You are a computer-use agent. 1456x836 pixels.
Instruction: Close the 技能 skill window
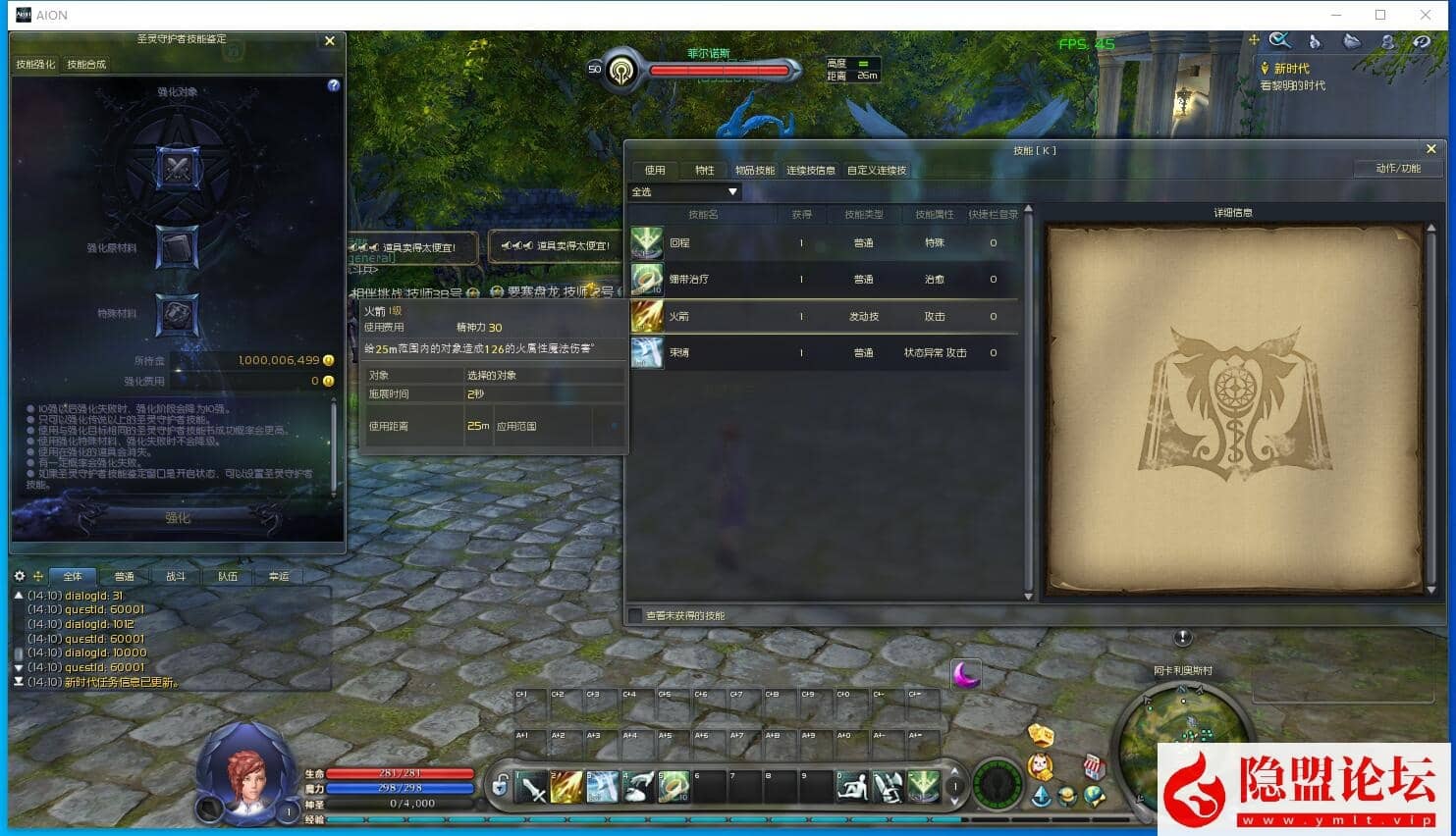coord(1430,149)
